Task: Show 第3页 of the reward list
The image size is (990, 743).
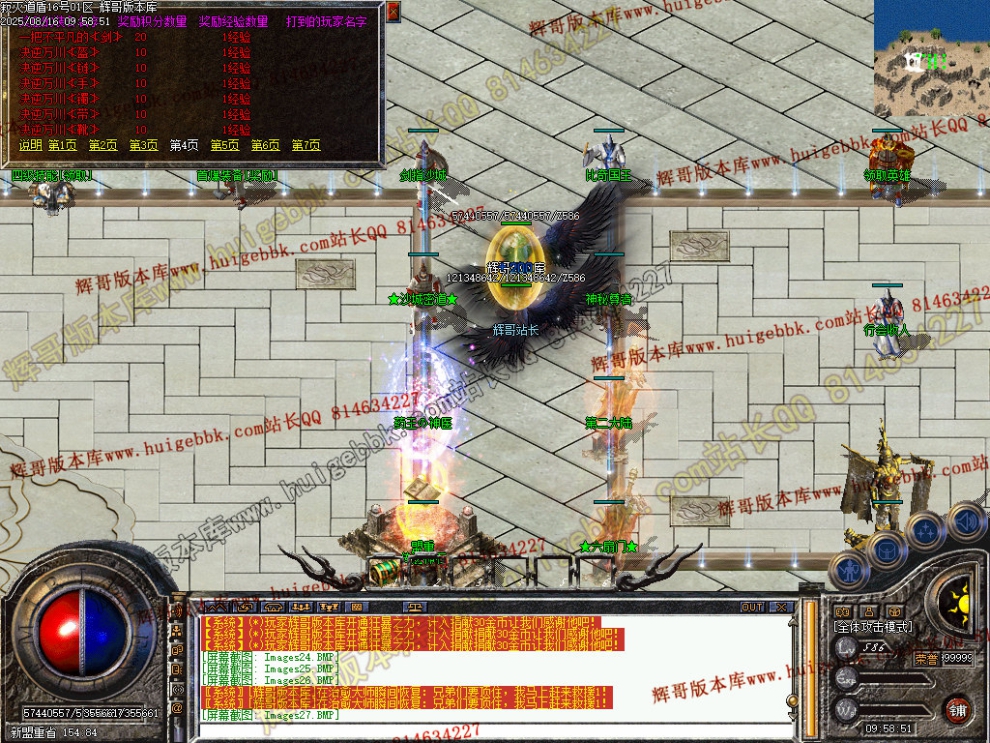Action: pos(143,145)
